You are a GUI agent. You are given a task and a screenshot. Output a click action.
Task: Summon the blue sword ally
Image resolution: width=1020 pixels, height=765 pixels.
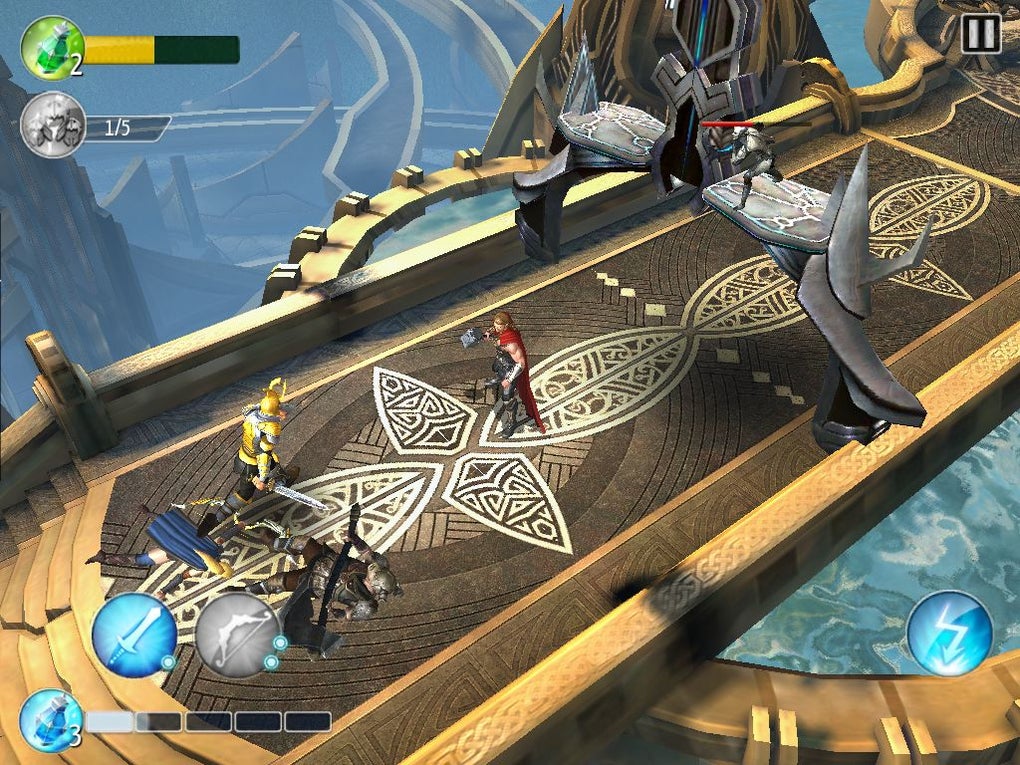point(134,634)
